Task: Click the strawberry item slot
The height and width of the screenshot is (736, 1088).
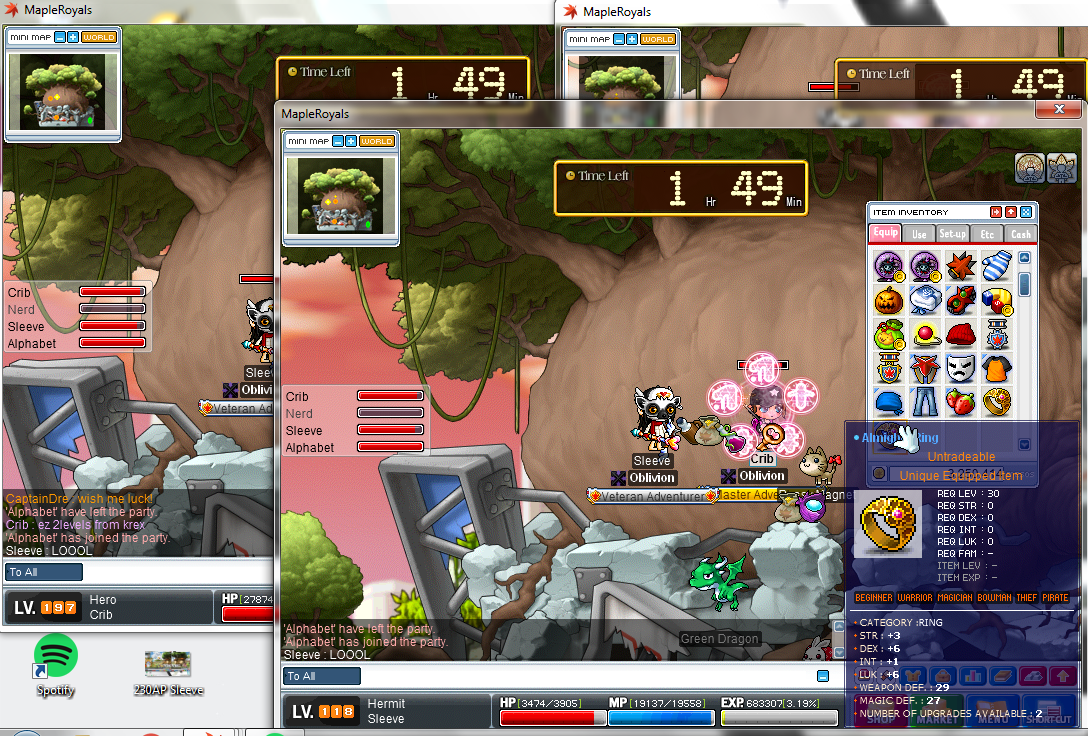Action: [x=960, y=402]
